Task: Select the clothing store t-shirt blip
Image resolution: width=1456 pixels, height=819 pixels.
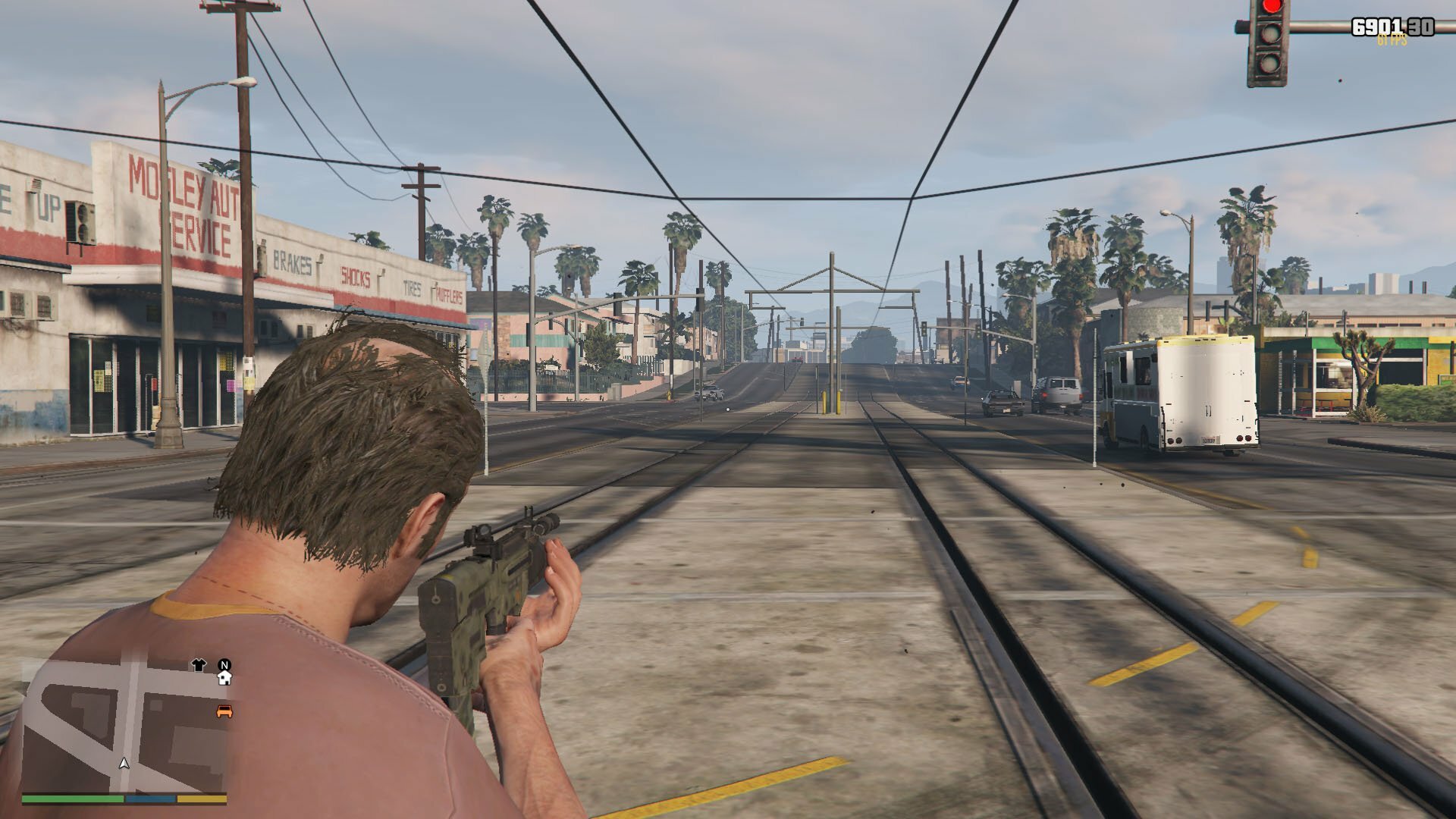Action: click(199, 665)
